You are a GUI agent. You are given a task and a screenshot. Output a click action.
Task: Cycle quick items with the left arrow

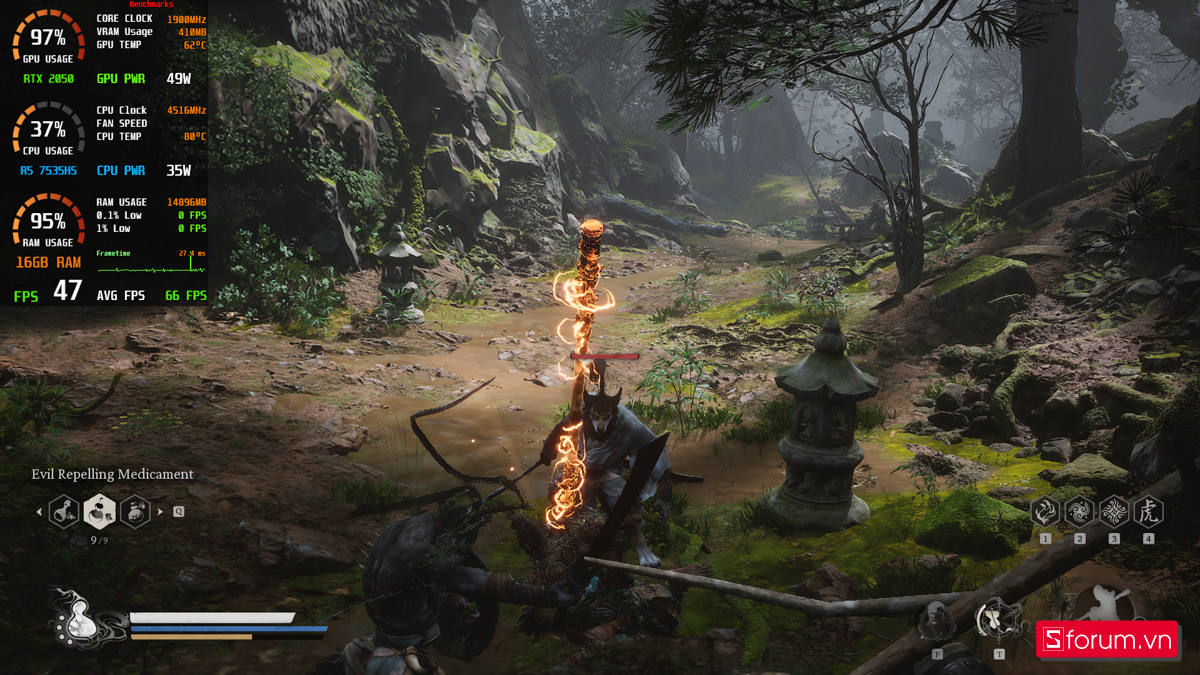click(39, 512)
